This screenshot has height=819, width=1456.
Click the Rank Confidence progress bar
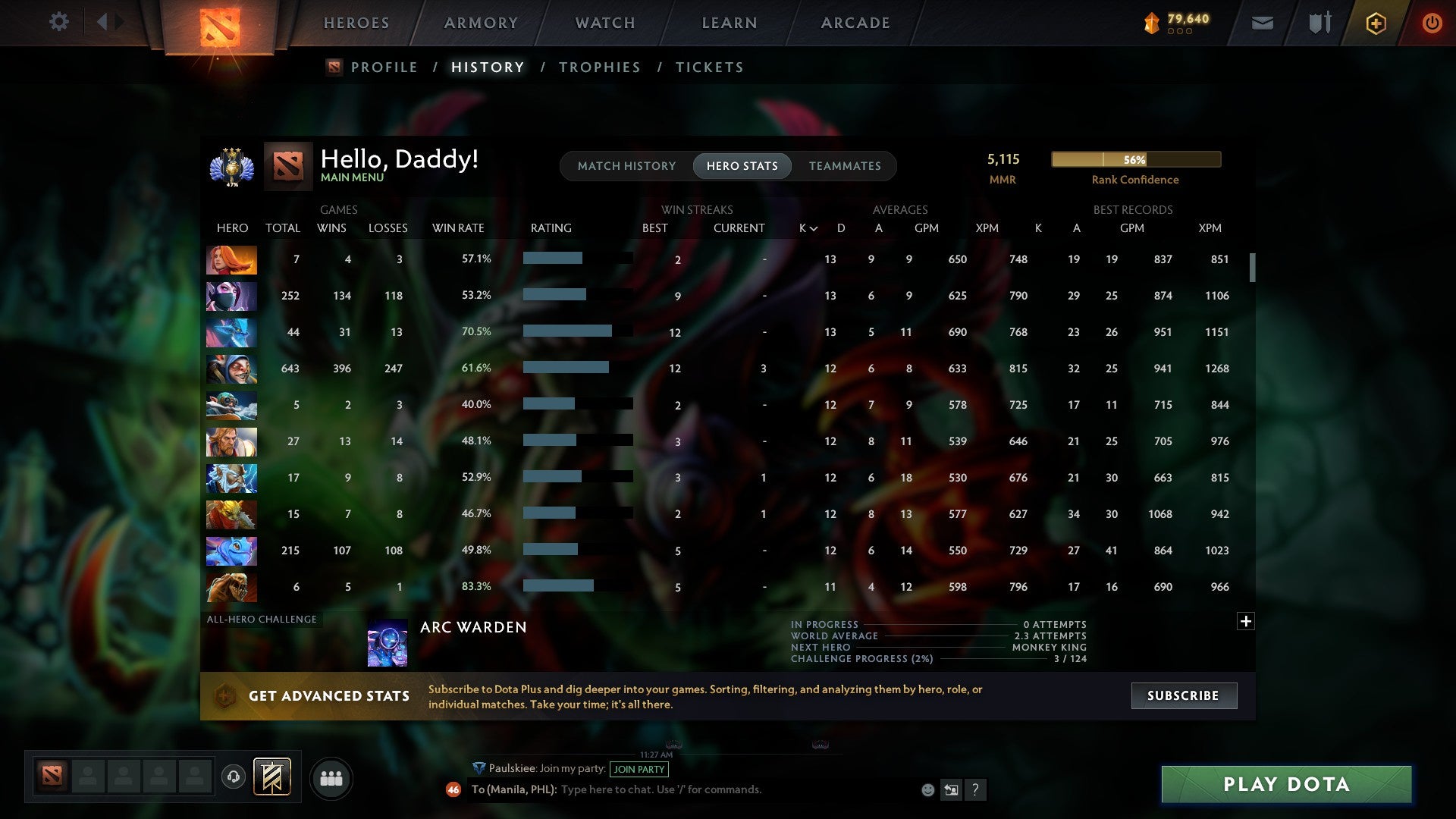pyautogui.click(x=1135, y=159)
